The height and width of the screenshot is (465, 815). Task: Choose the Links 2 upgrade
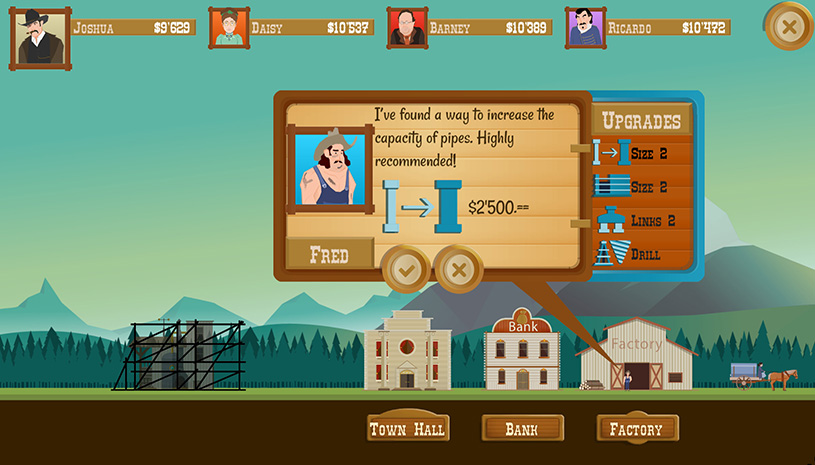[640, 221]
